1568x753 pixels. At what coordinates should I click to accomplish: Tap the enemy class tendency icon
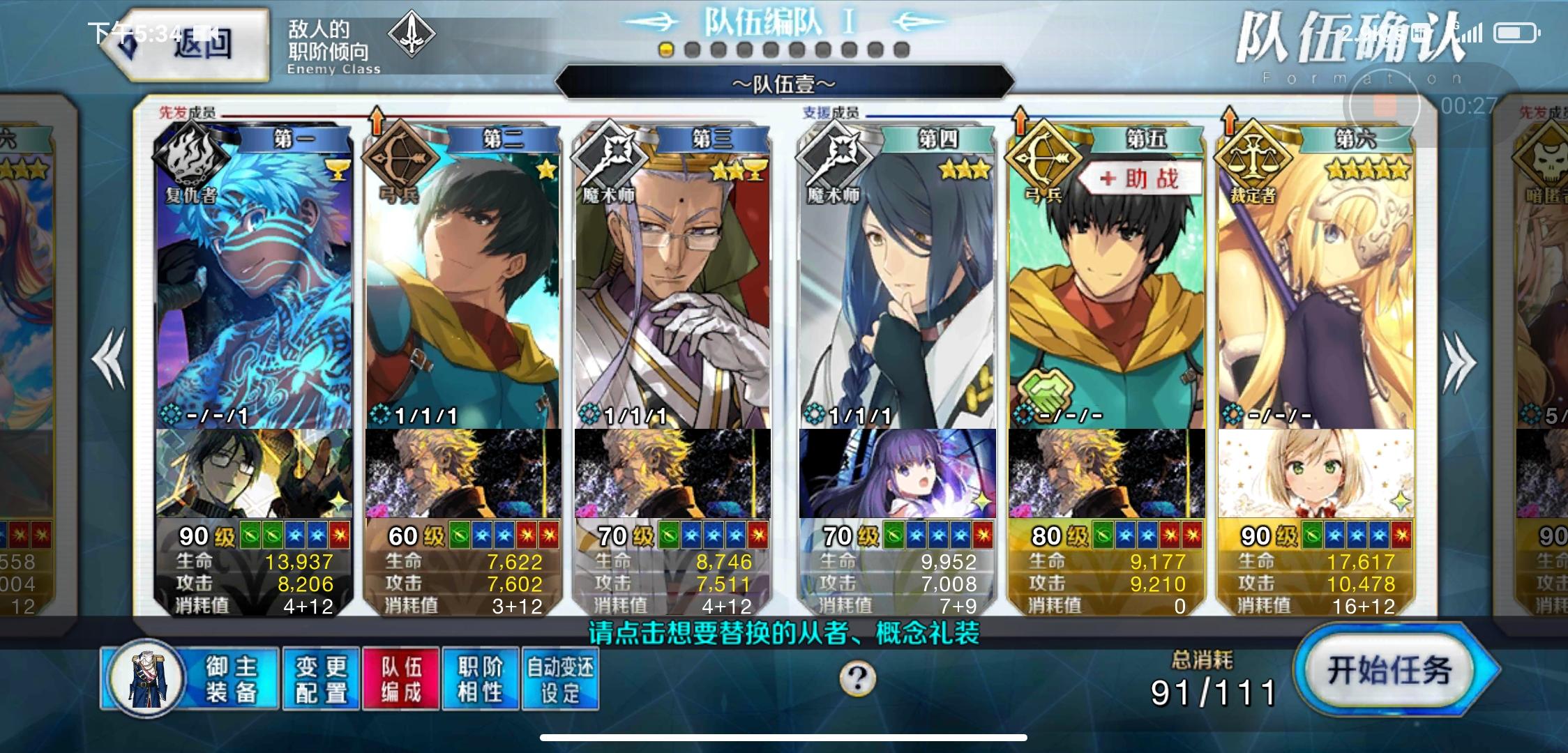click(x=412, y=35)
